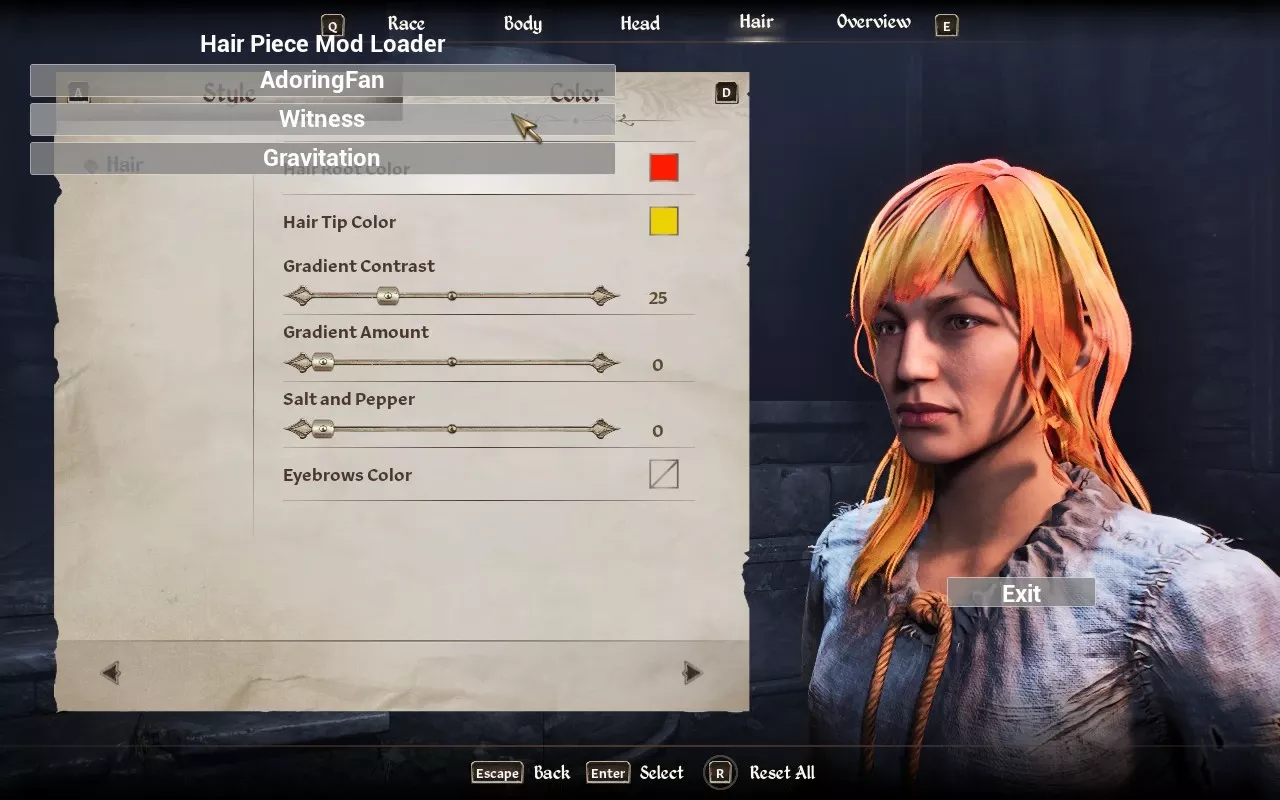Adjust the Gradient Contrast slider handle
Screen dimensions: 1280x800
388,296
